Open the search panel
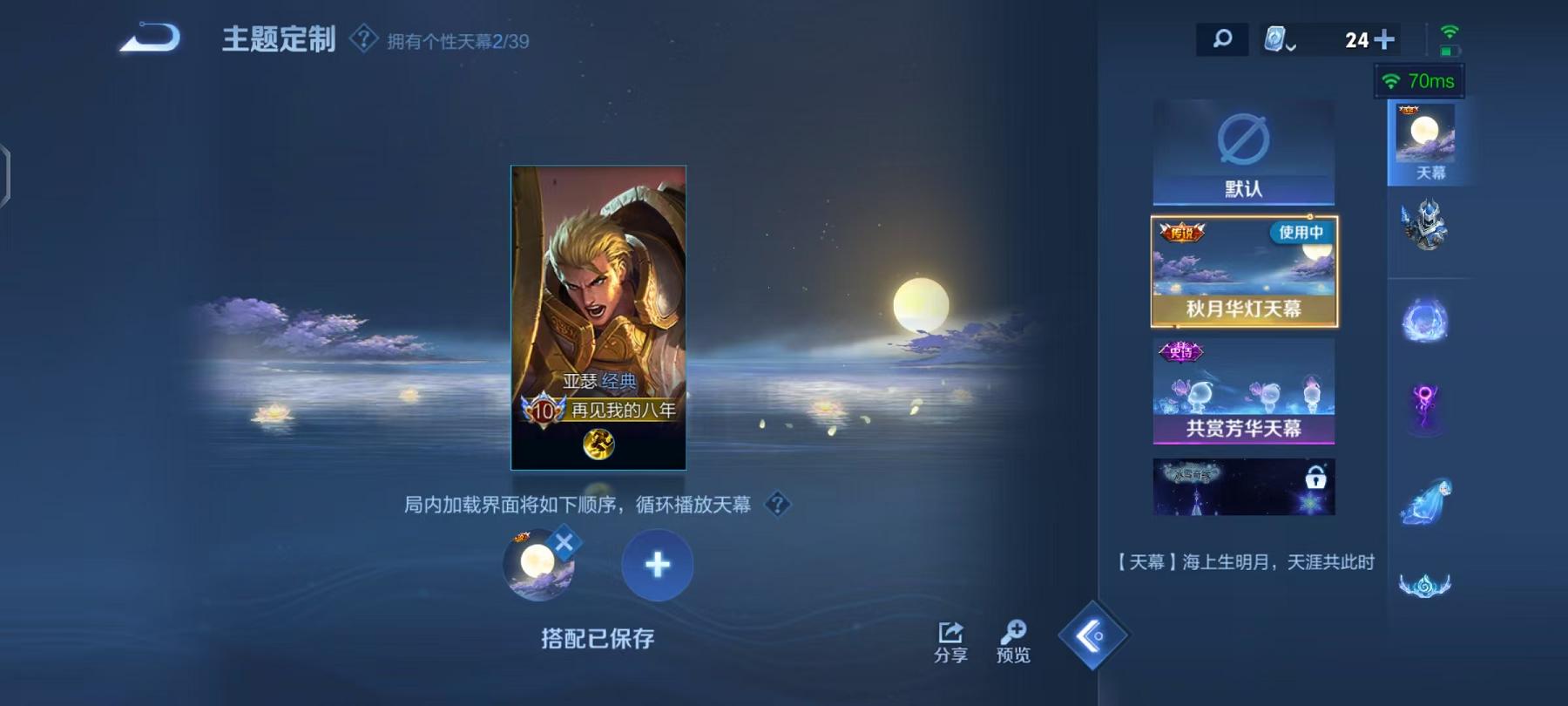 point(1222,38)
